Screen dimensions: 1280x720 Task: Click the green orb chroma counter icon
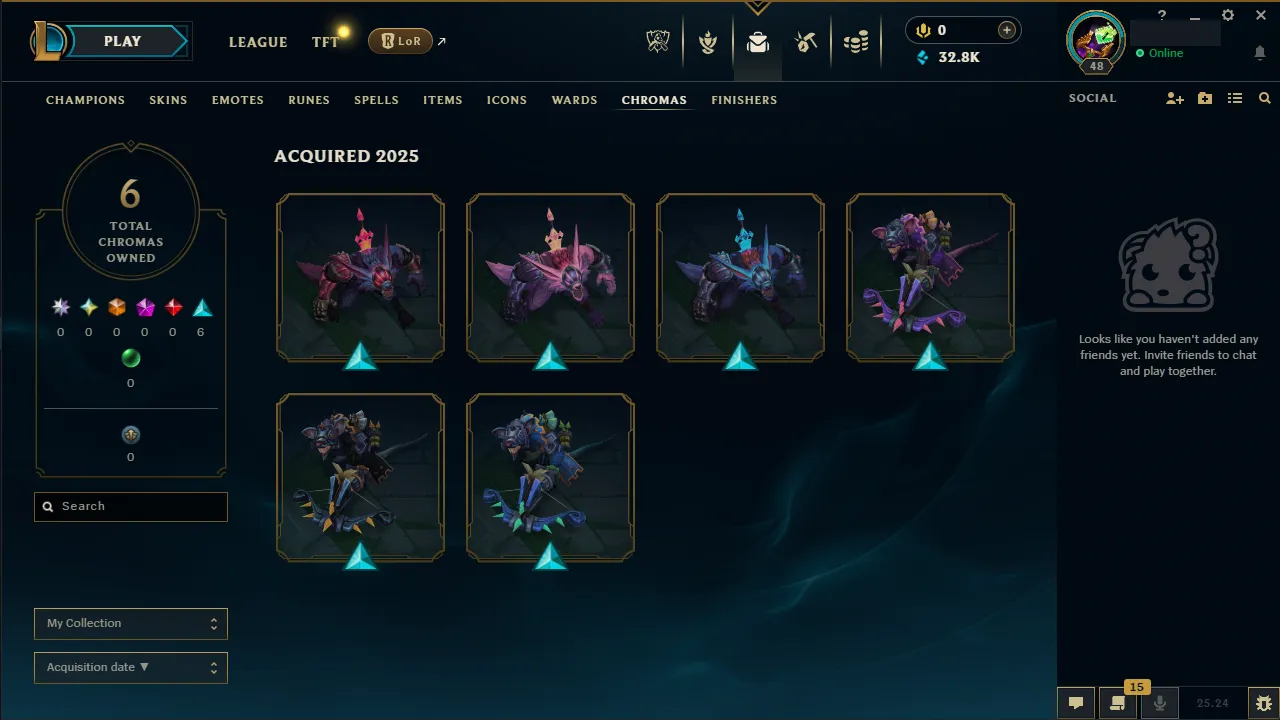point(131,358)
